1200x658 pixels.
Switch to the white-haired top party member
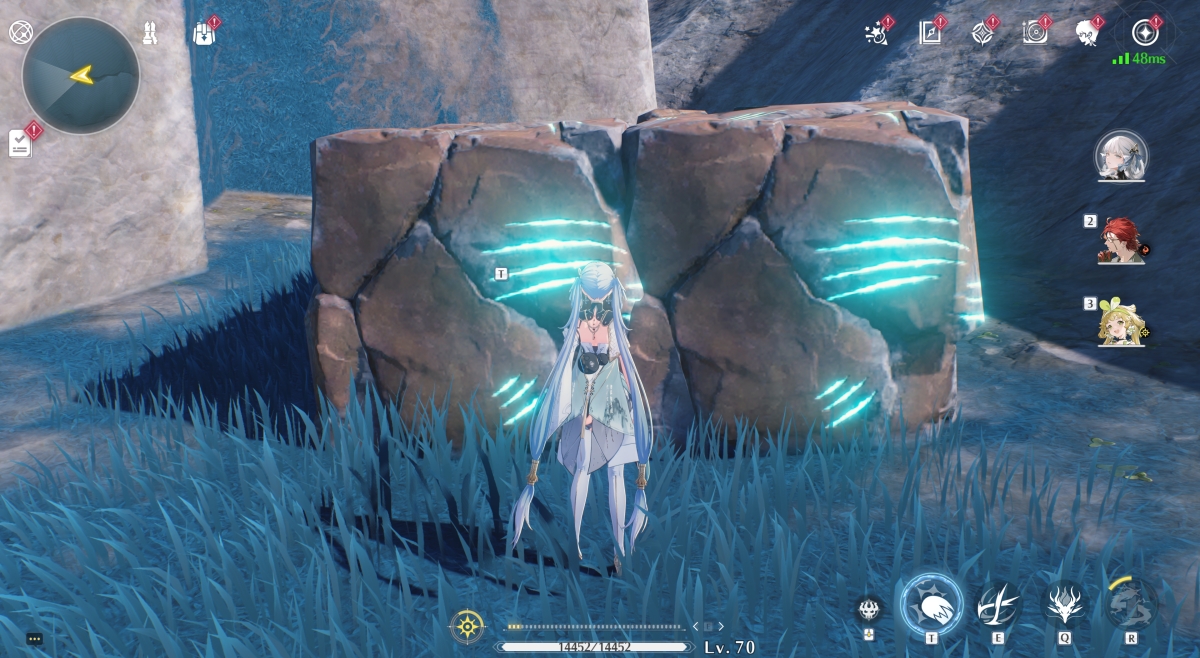[1121, 156]
